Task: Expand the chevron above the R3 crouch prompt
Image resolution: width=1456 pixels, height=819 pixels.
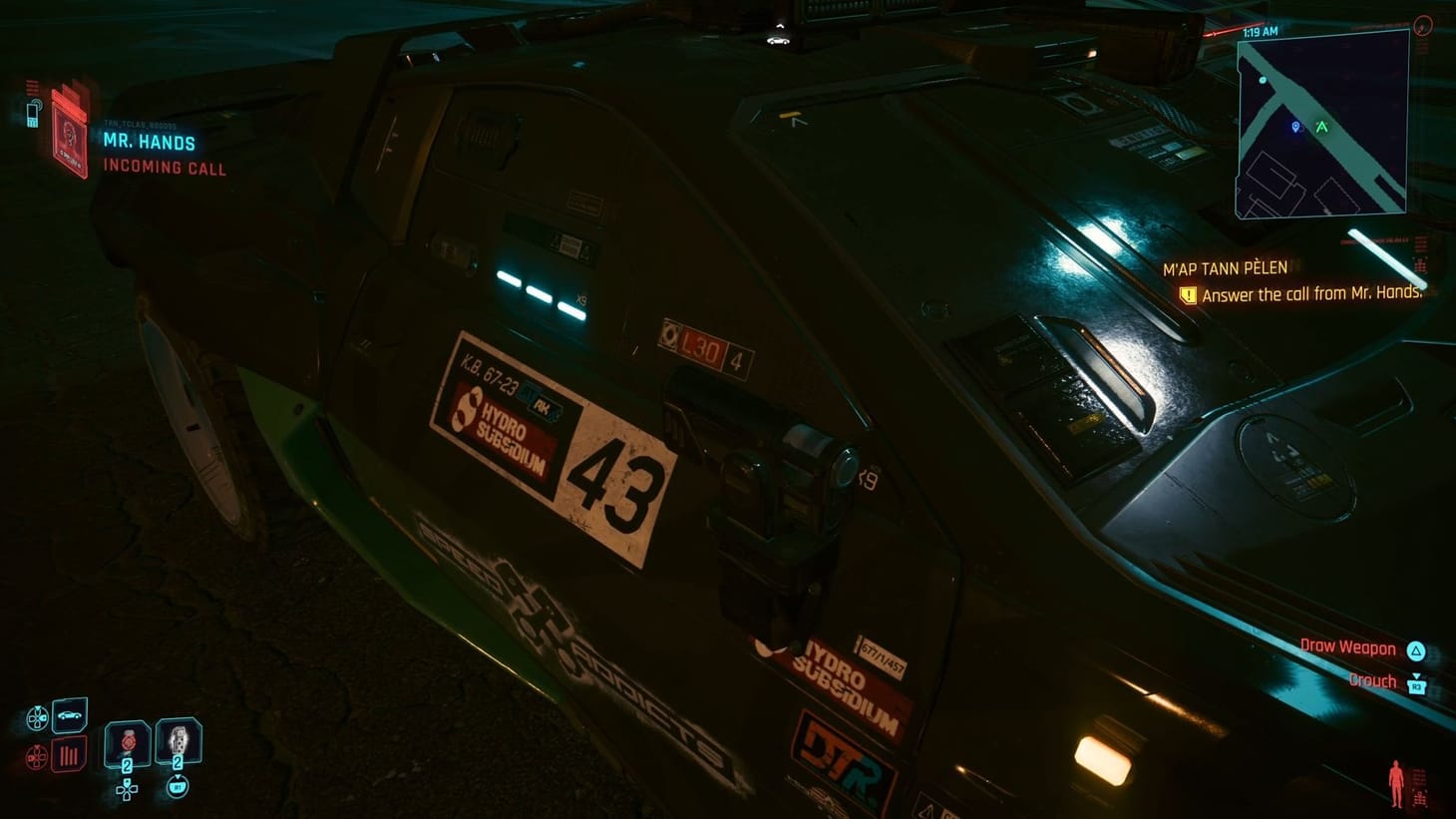Action: pos(1417,673)
